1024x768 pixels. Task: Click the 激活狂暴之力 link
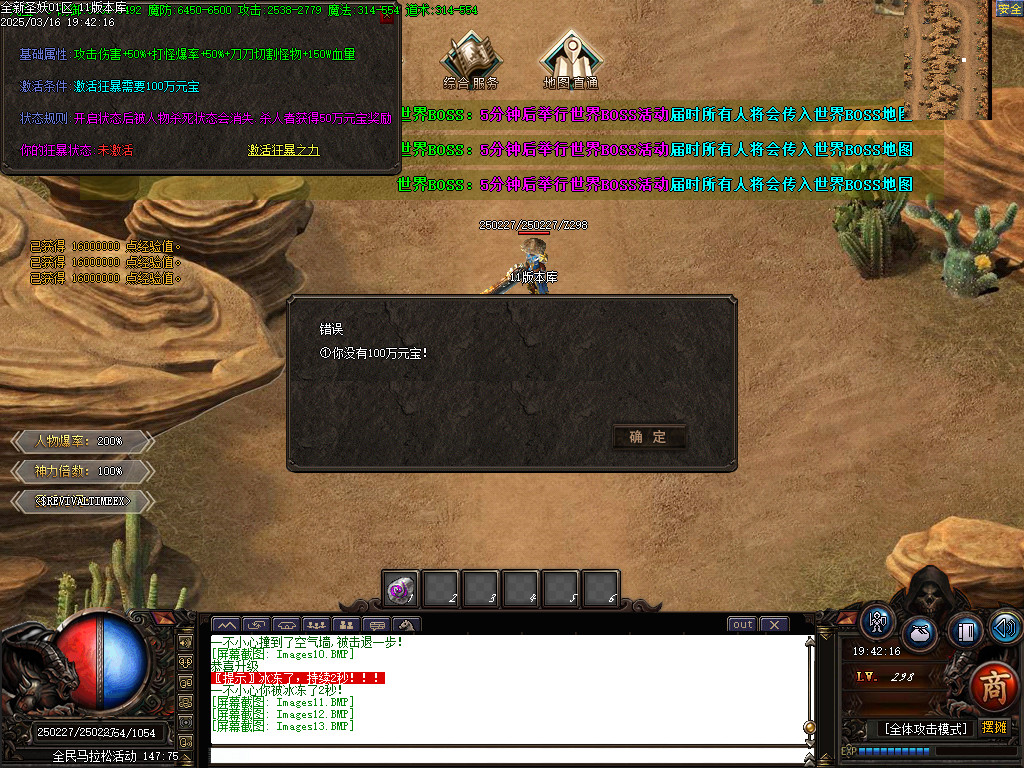[284, 150]
